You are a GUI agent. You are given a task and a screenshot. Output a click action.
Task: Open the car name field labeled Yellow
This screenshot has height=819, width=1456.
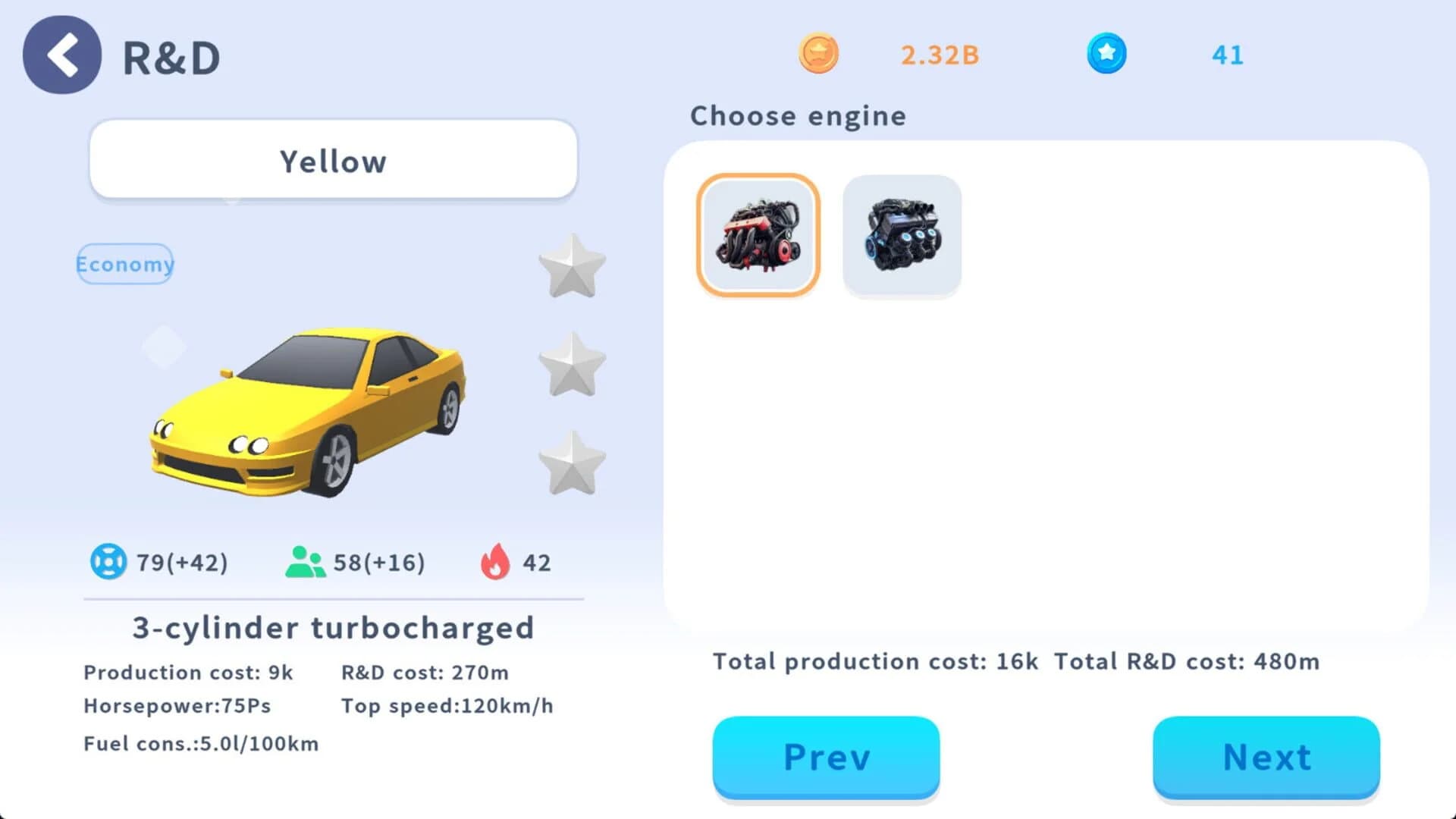pos(333,161)
